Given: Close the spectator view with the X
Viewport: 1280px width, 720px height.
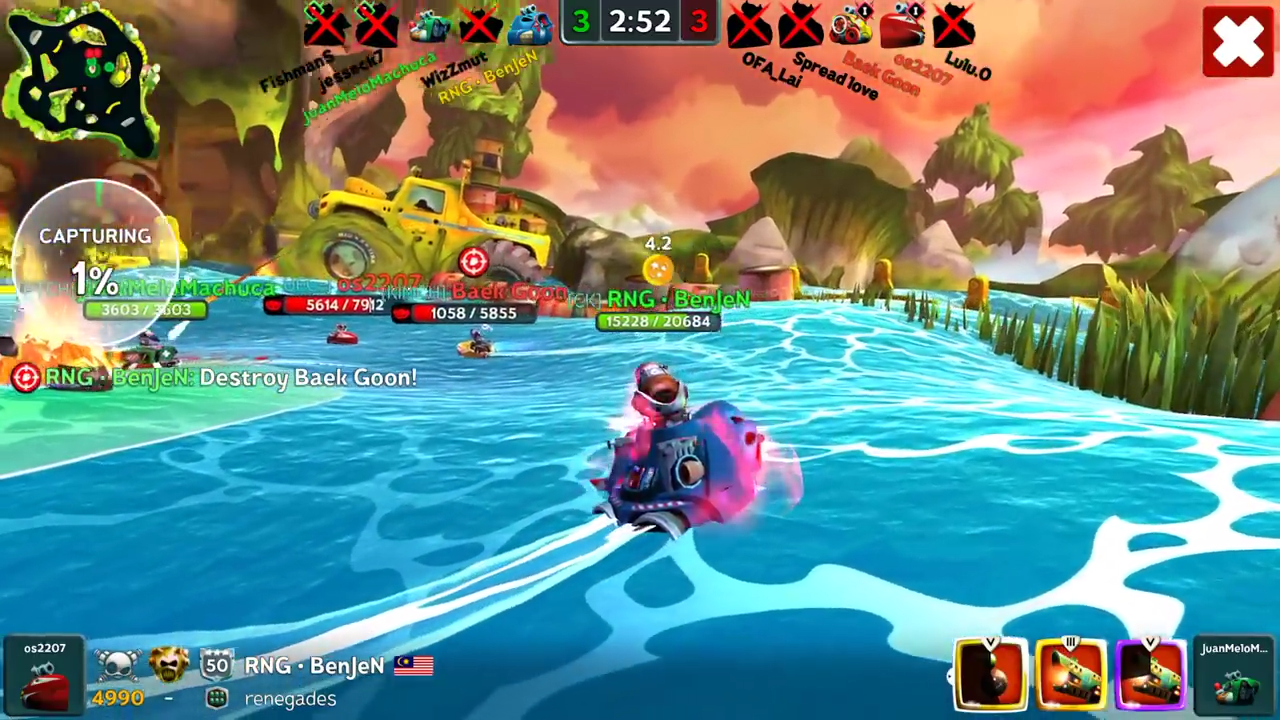Looking at the screenshot, I should (x=1238, y=42).
